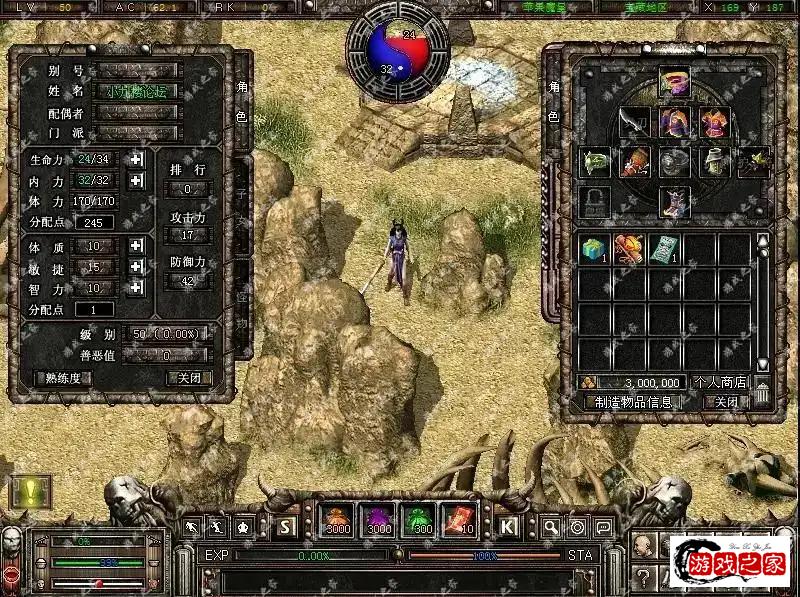800x597 pixels.
Task: Close the inventory panel
Action: tap(726, 402)
